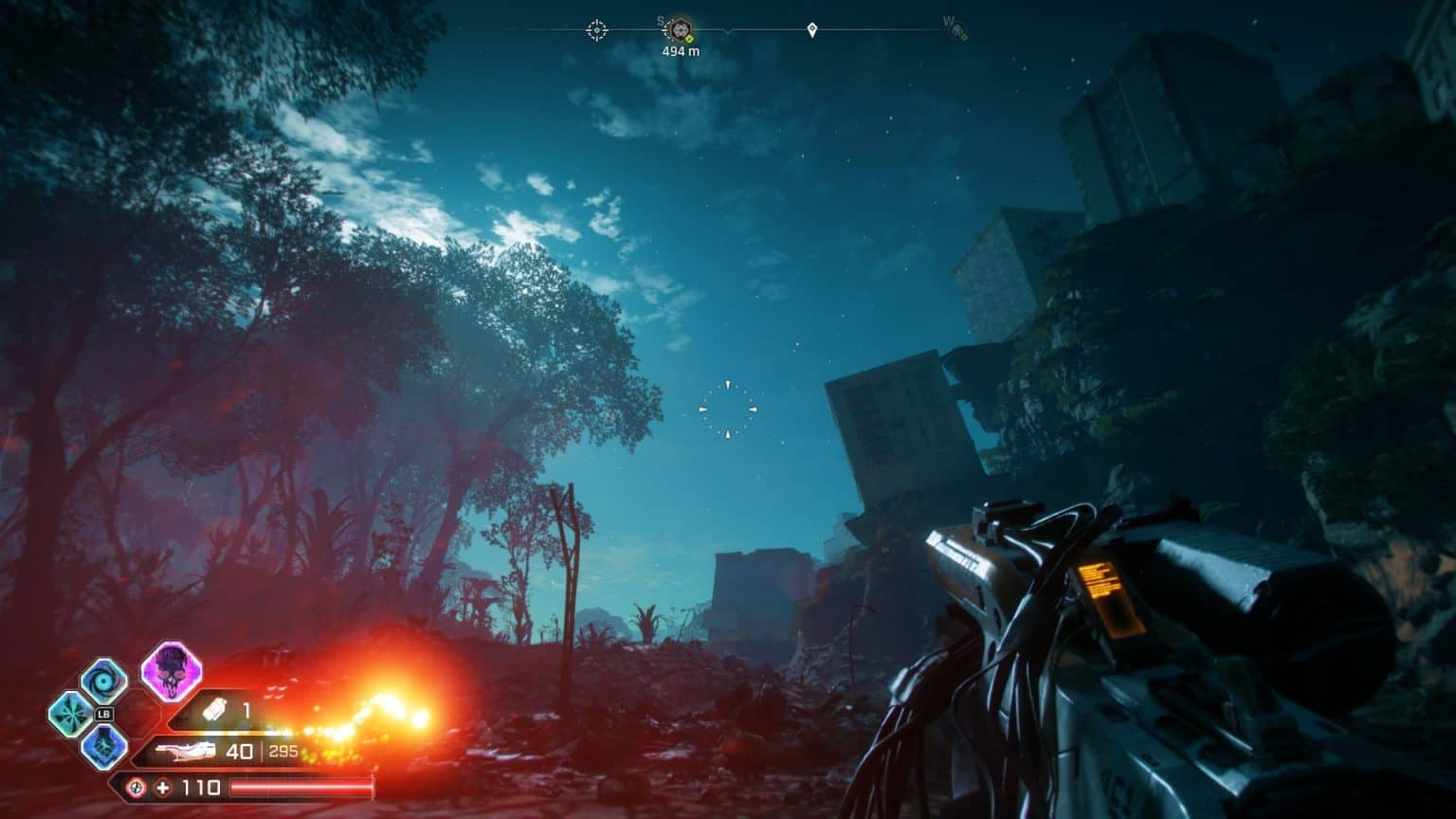Pick the faded marker near compass West
The image size is (1456, 819).
pyautogui.click(x=957, y=31)
